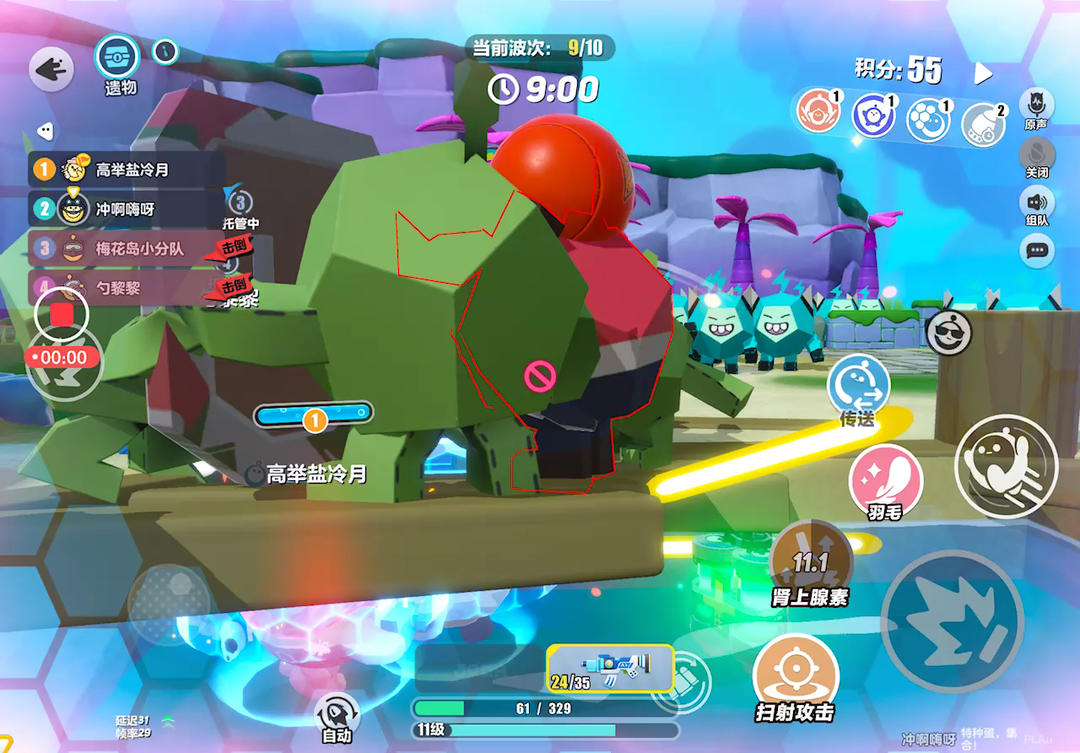Open the chat bubble button
This screenshot has width=1080, height=753.
1037,250
